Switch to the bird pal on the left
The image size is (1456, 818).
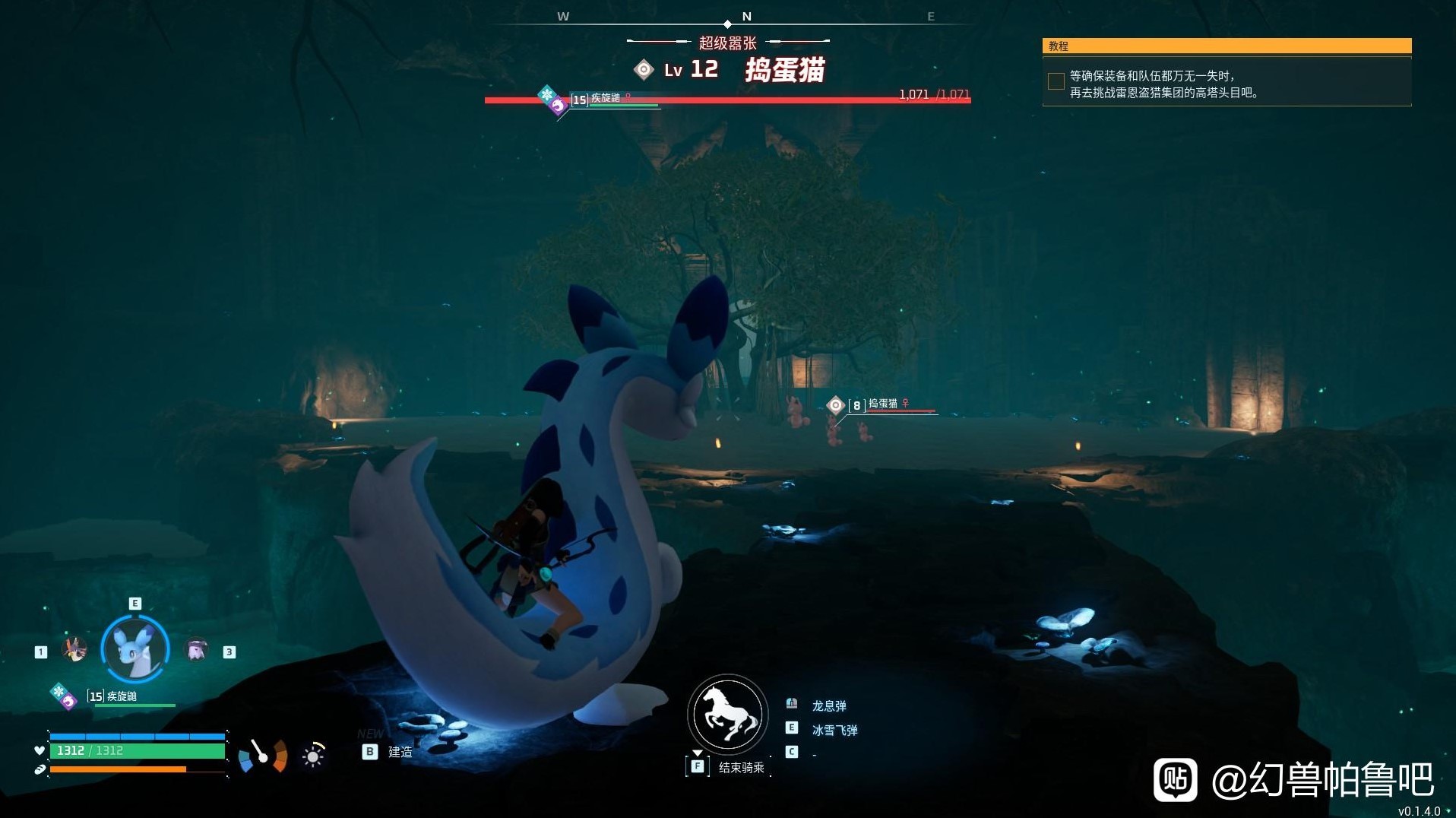pos(74,649)
